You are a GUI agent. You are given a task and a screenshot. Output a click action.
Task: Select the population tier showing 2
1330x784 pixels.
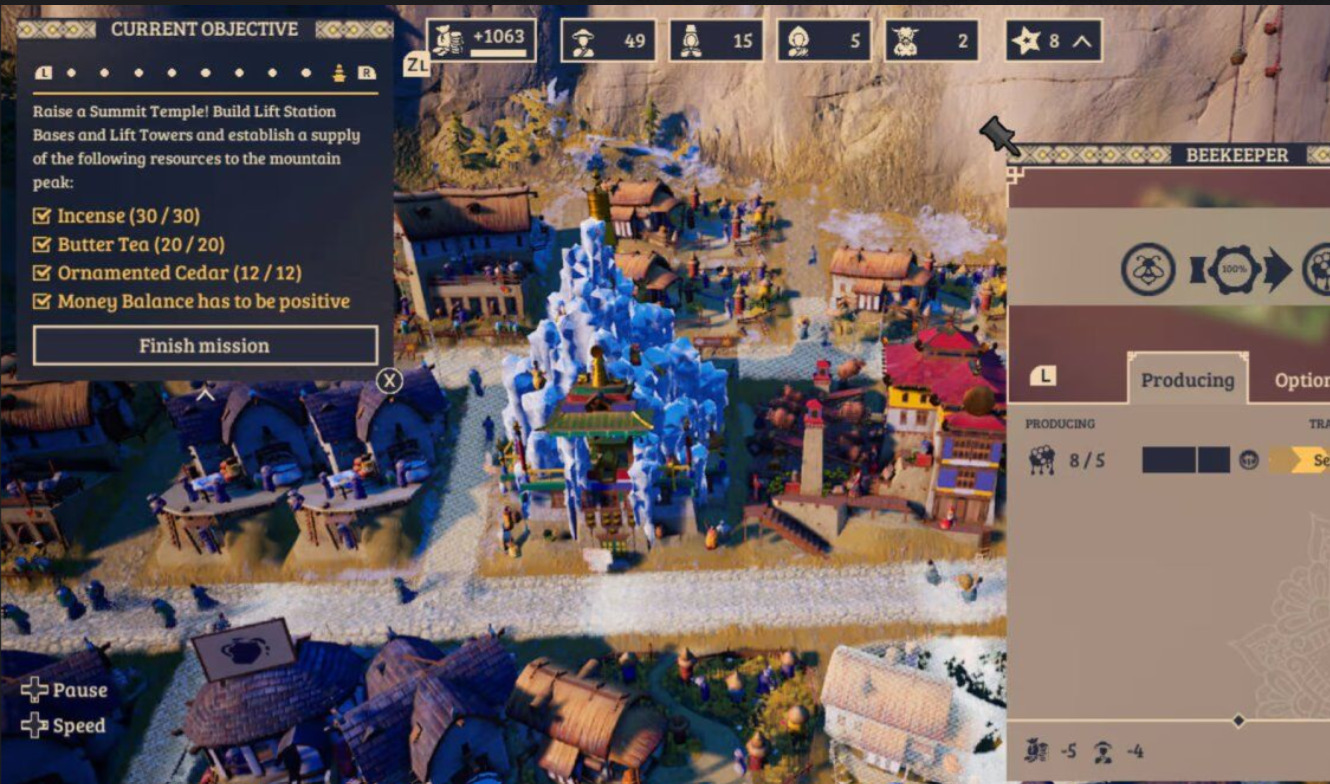tap(931, 41)
